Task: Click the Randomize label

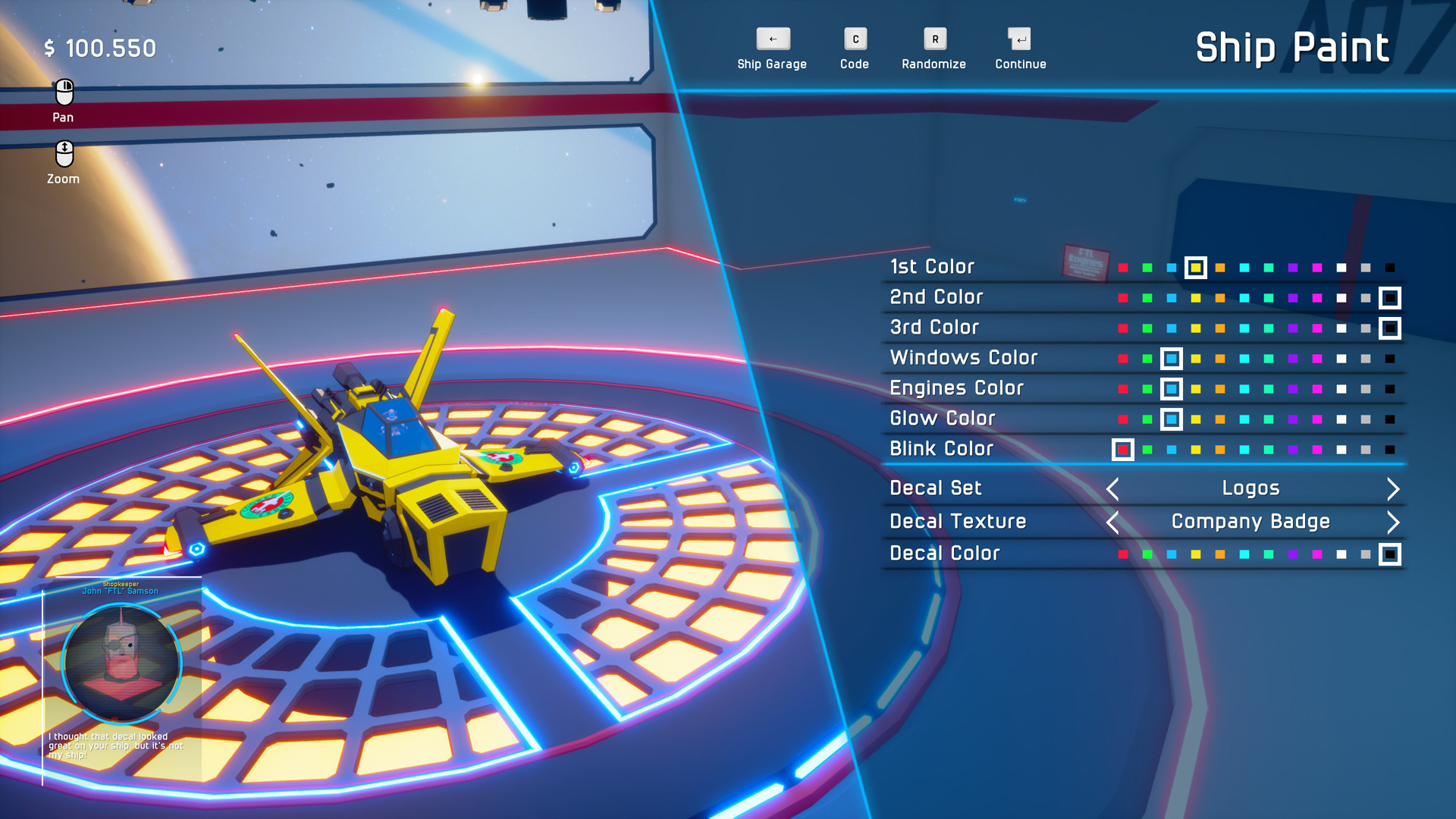Action: pos(934,64)
